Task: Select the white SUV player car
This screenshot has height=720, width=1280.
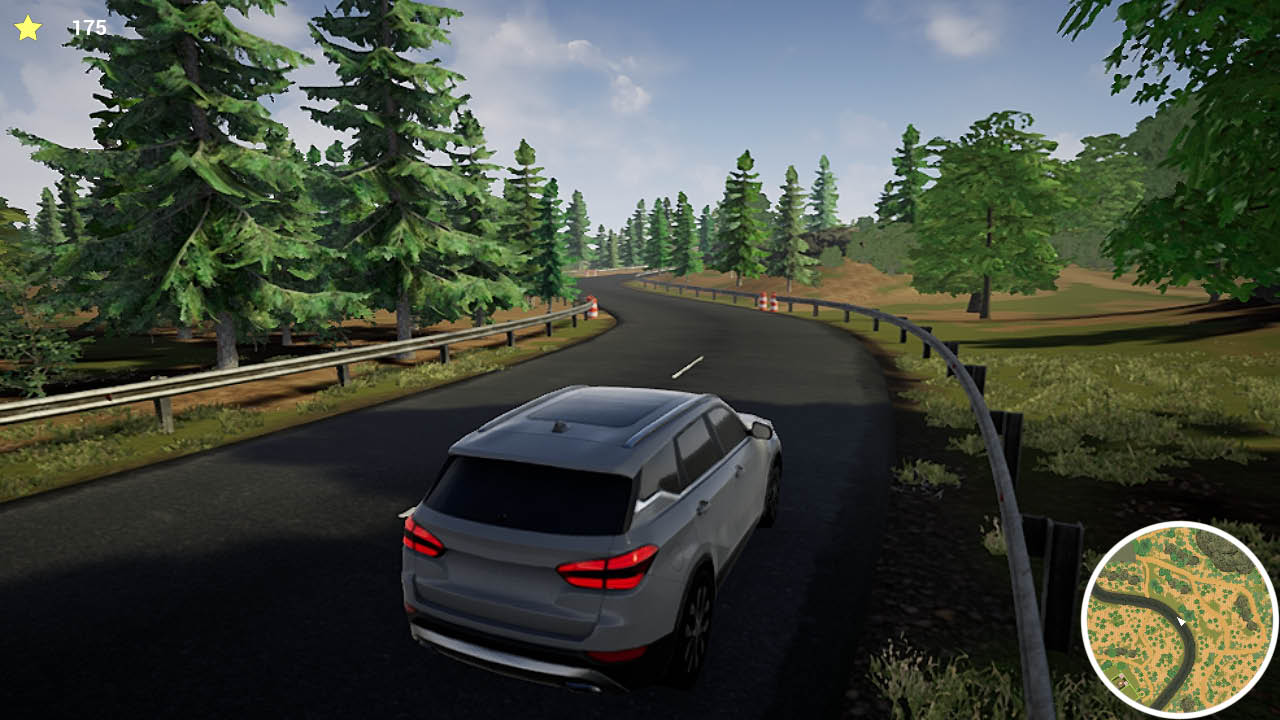Action: 590,520
